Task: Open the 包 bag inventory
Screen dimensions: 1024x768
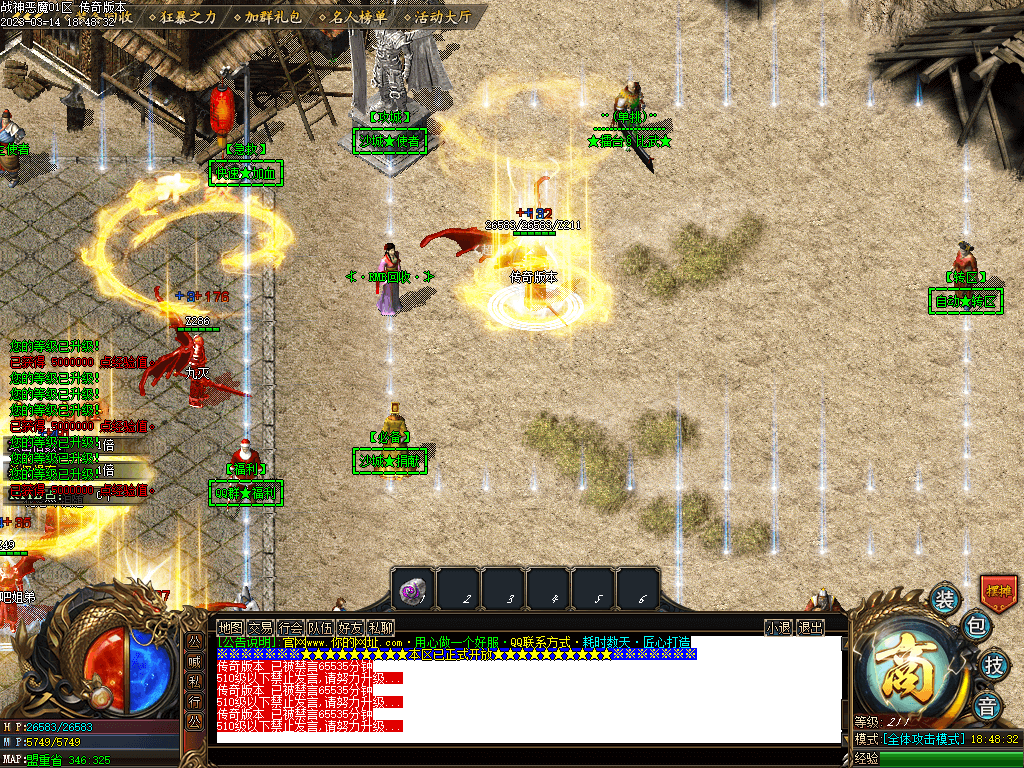Action: tap(977, 628)
